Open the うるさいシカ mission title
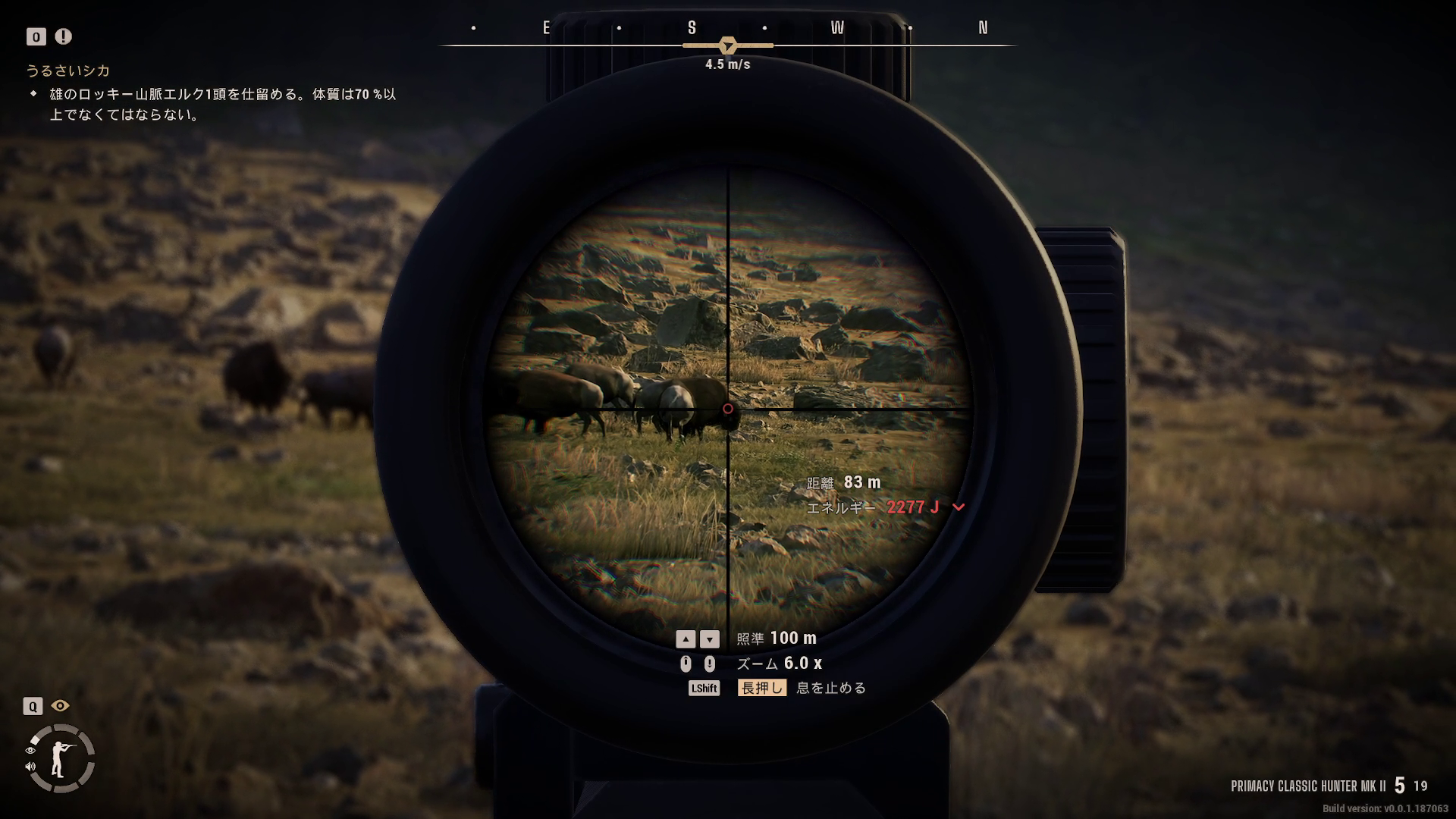This screenshot has height=819, width=1456. pyautogui.click(x=68, y=71)
